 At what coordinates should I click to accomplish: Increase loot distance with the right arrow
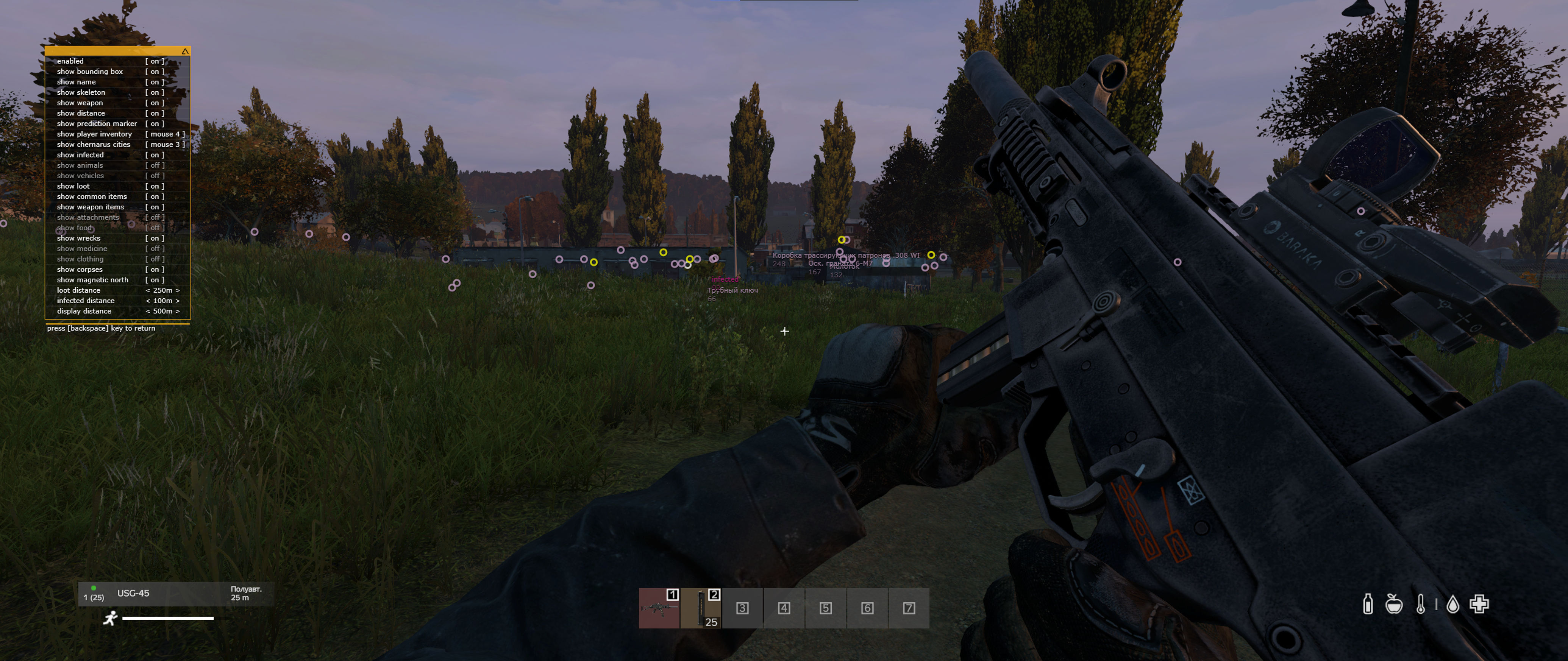point(177,290)
